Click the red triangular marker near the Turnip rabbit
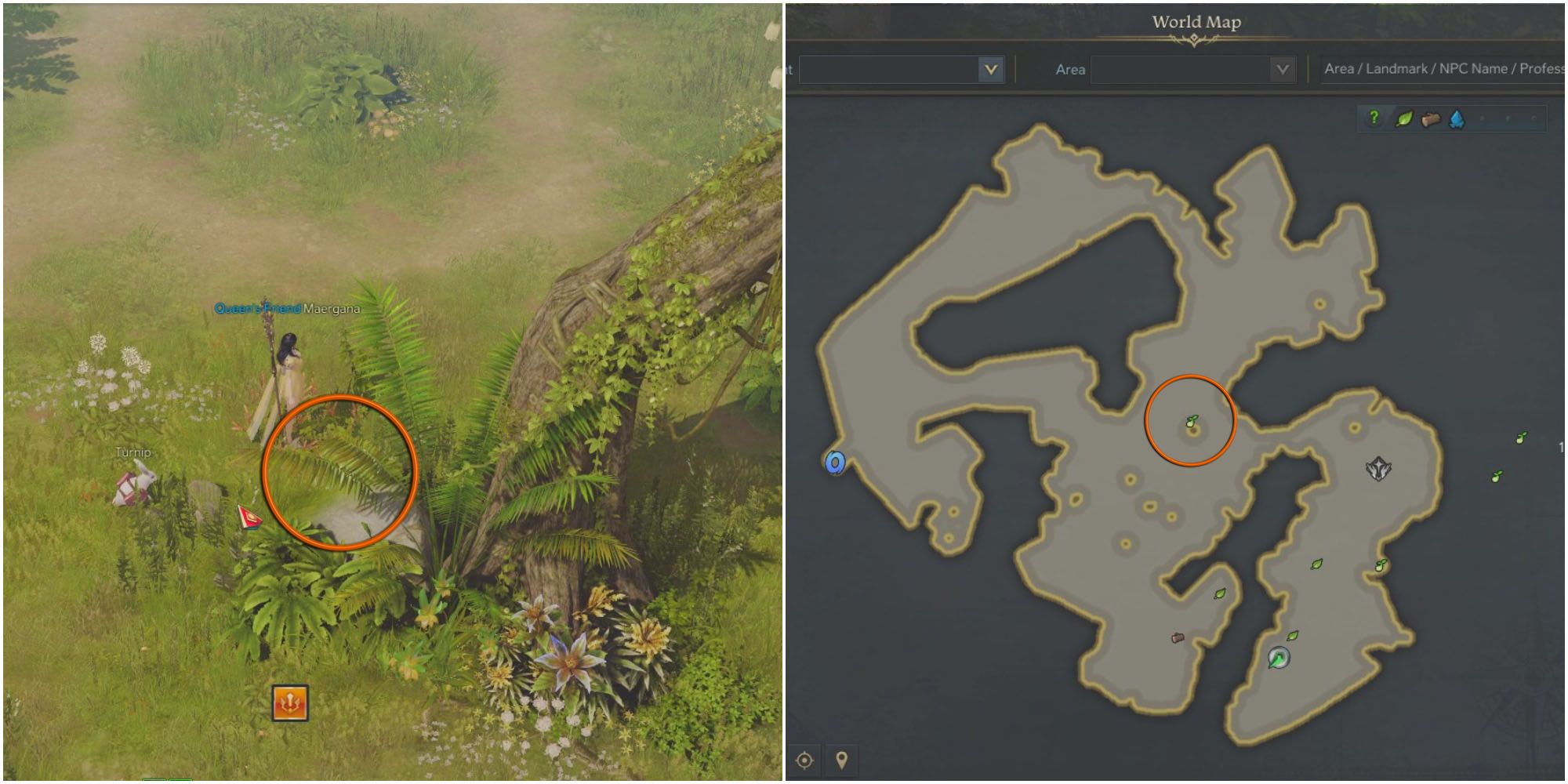 point(249,517)
